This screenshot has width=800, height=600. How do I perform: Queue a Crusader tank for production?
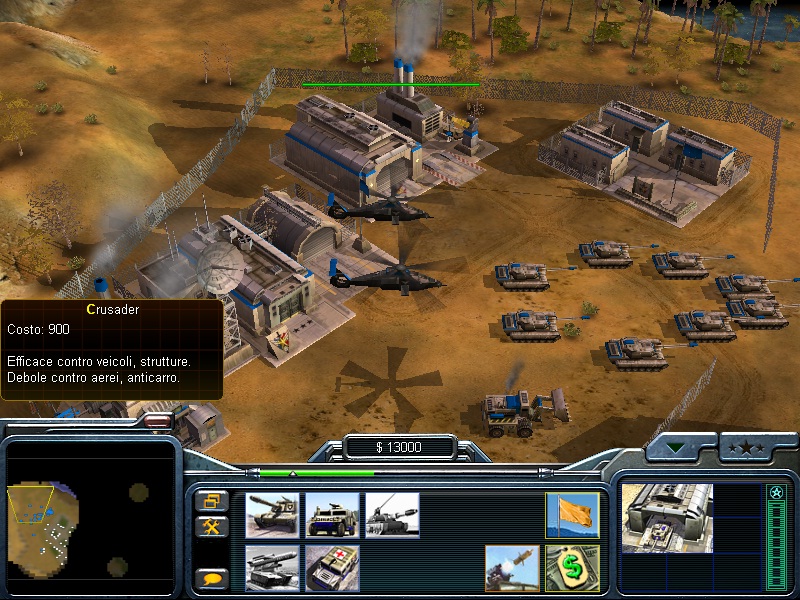[272, 516]
